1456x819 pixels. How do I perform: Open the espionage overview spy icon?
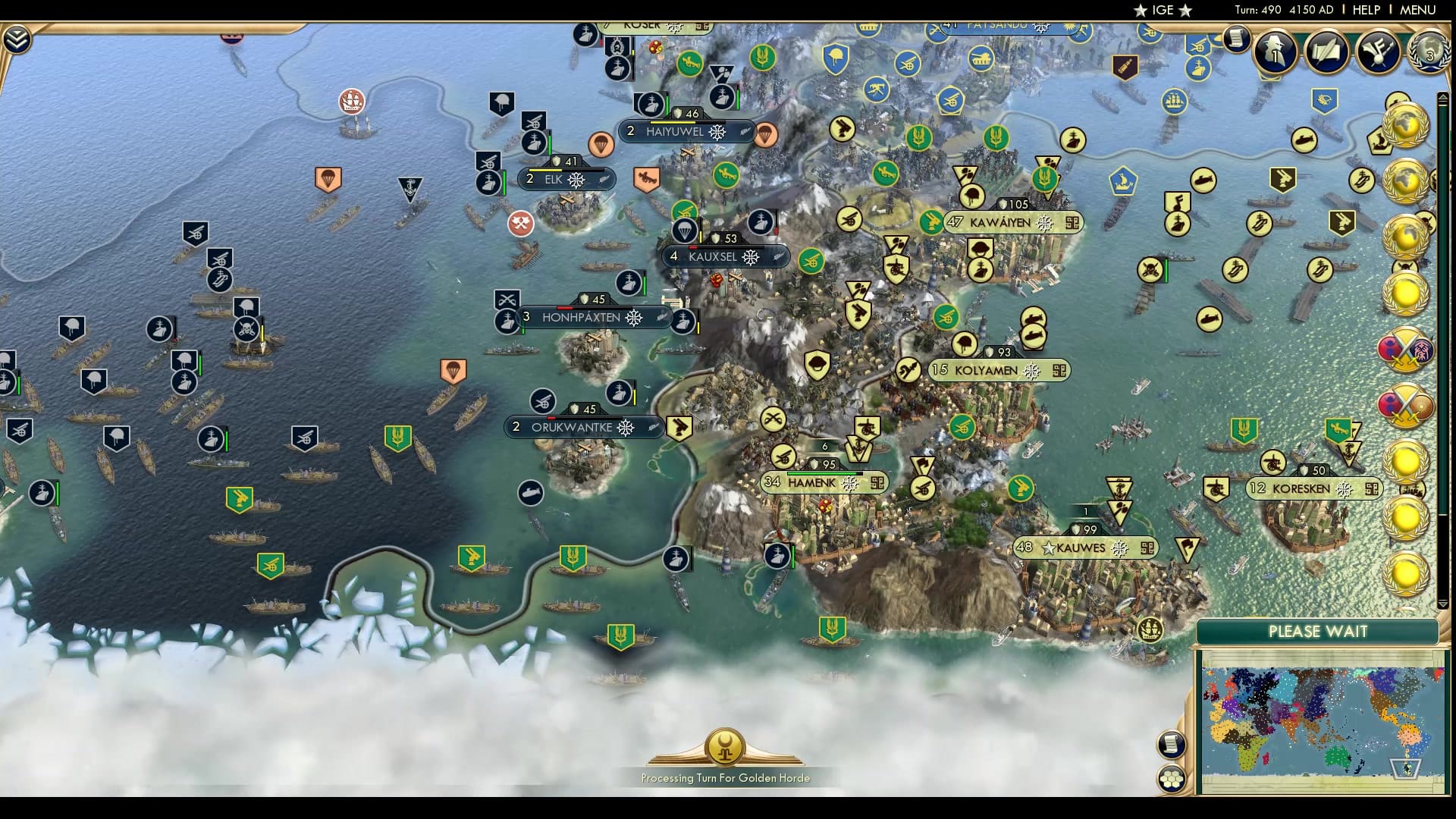pyautogui.click(x=1272, y=52)
